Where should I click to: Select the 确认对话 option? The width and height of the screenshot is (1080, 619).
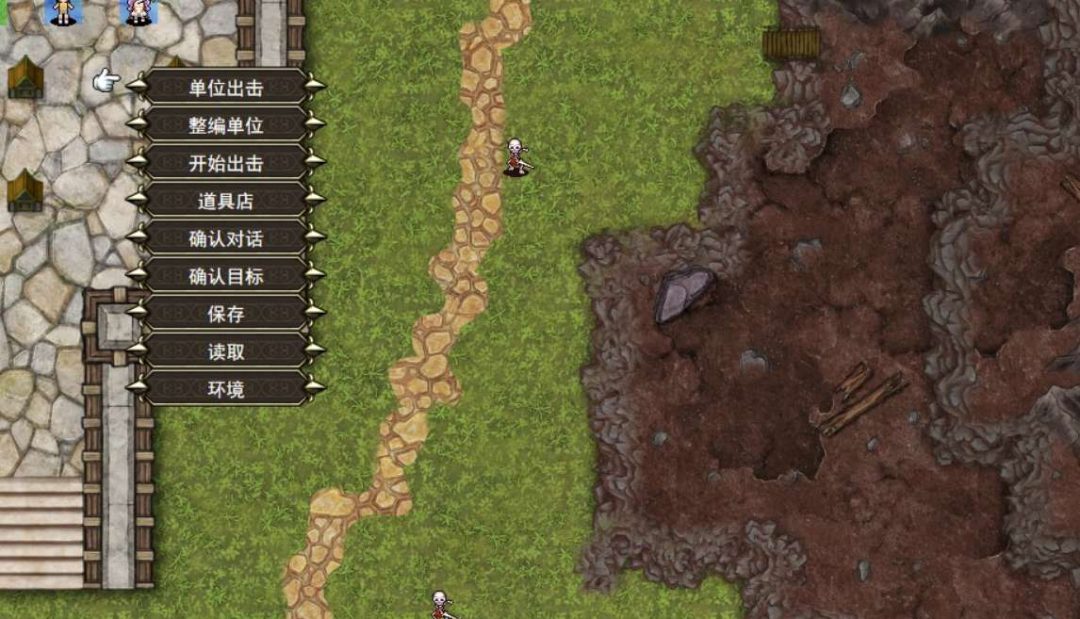tap(226, 239)
